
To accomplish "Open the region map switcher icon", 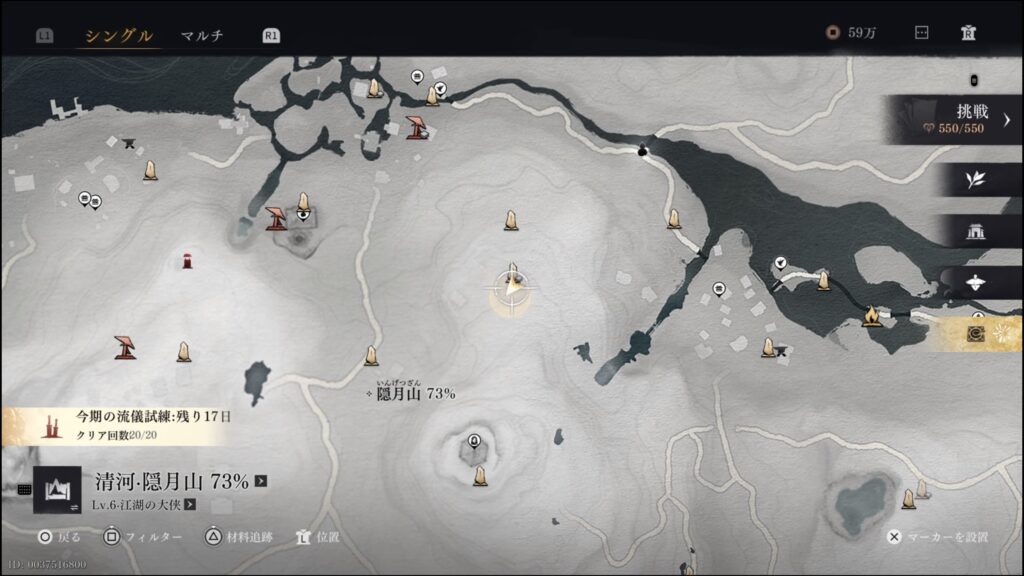I will tap(57, 490).
